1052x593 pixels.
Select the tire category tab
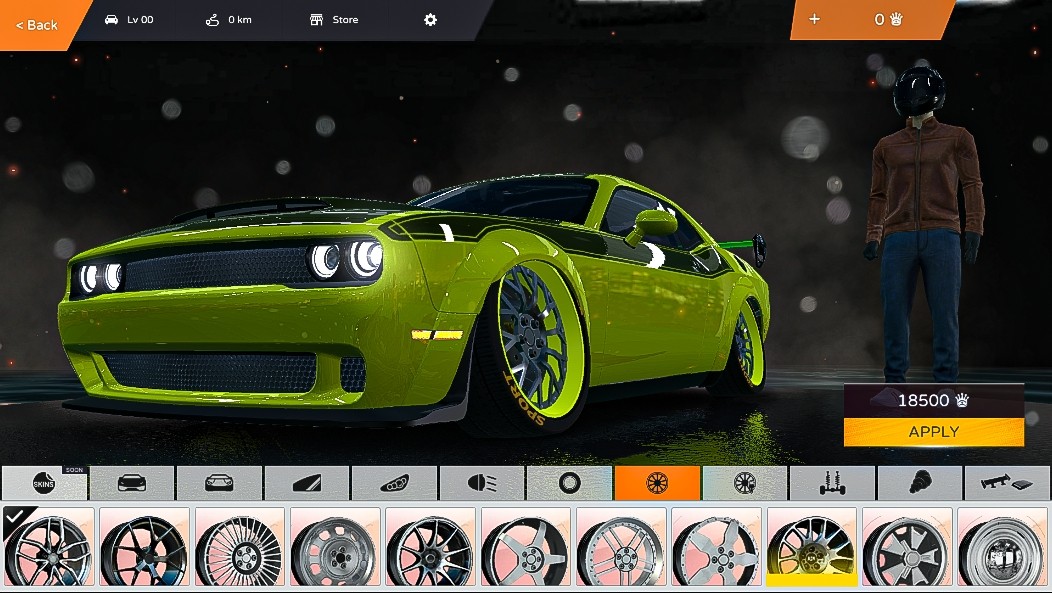[x=570, y=483]
